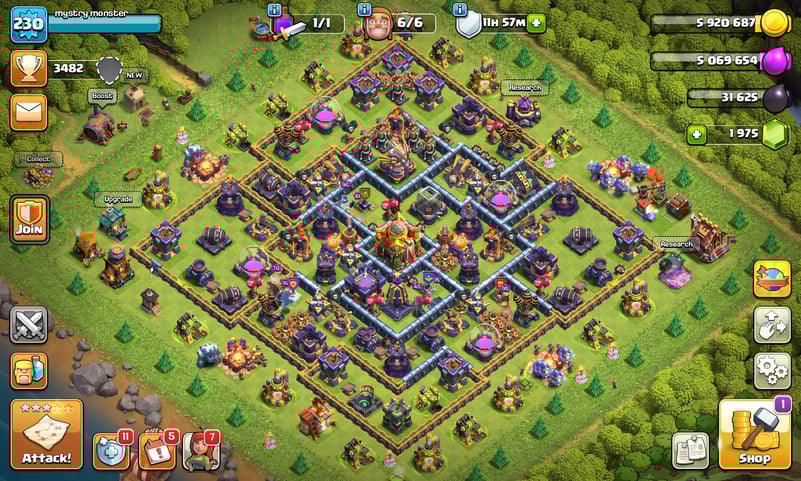Click the Join clan shield button
The height and width of the screenshot is (481, 801).
tap(28, 218)
